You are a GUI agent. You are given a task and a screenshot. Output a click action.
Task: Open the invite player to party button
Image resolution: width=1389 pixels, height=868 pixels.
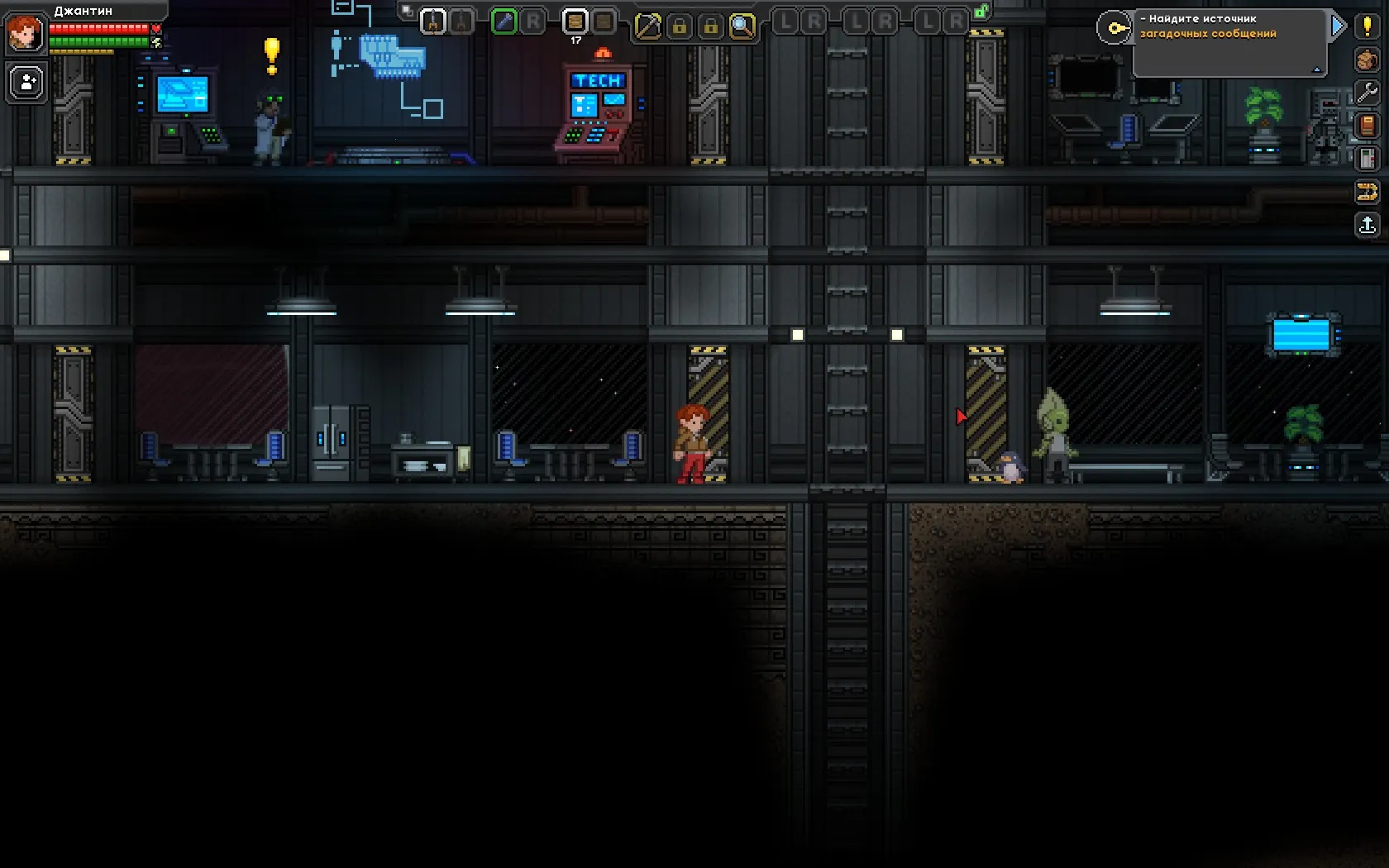(x=27, y=83)
